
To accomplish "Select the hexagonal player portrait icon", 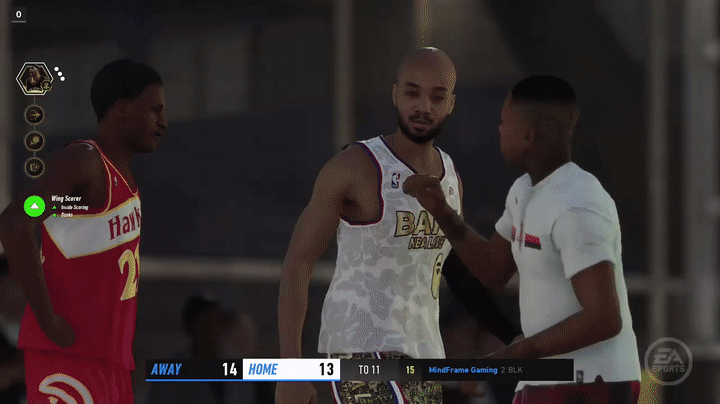I will pyautogui.click(x=33, y=79).
